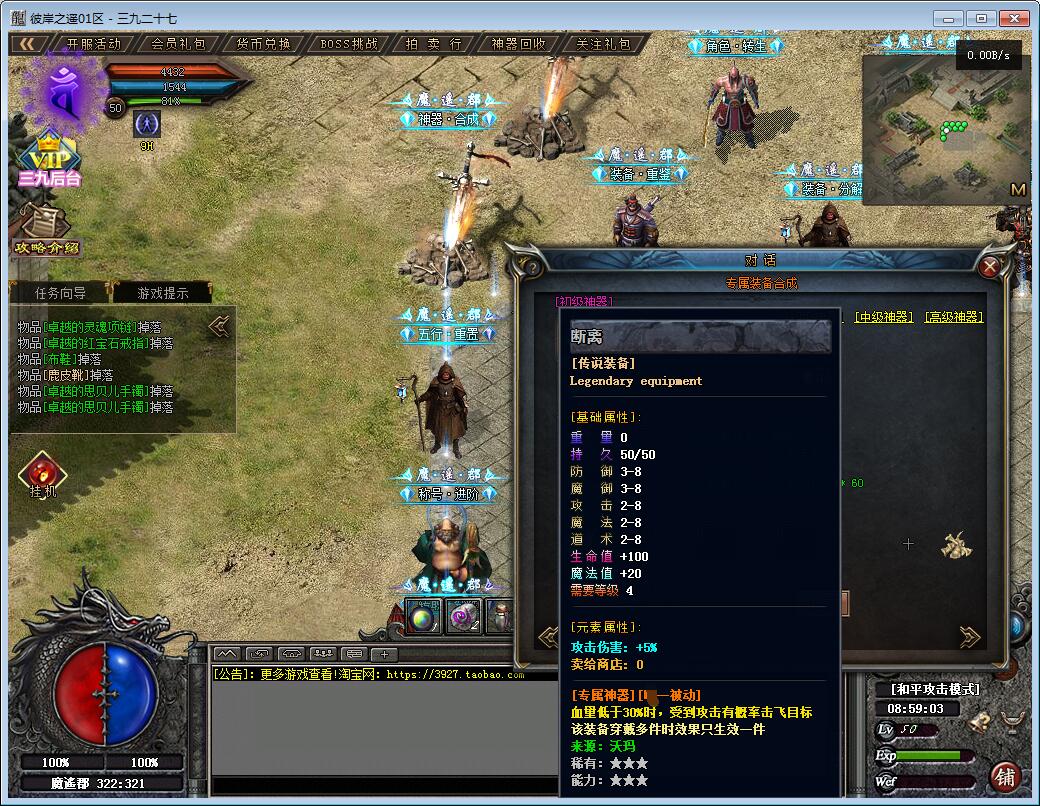The image size is (1040, 806).
Task: Open the 神器回收 artifact recycling menu
Action: pyautogui.click(x=518, y=44)
